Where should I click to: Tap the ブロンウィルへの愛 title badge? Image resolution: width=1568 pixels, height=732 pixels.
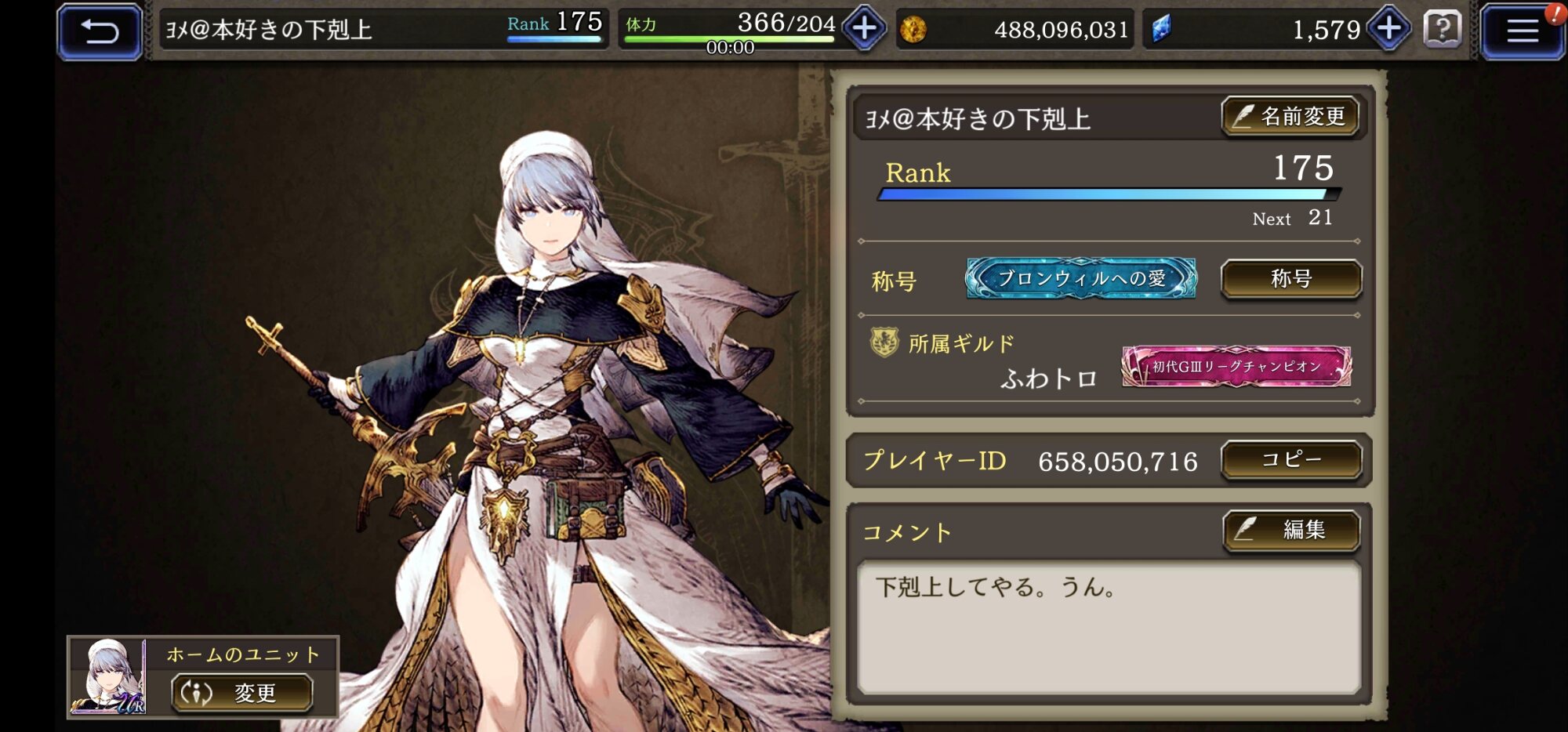coord(1080,279)
